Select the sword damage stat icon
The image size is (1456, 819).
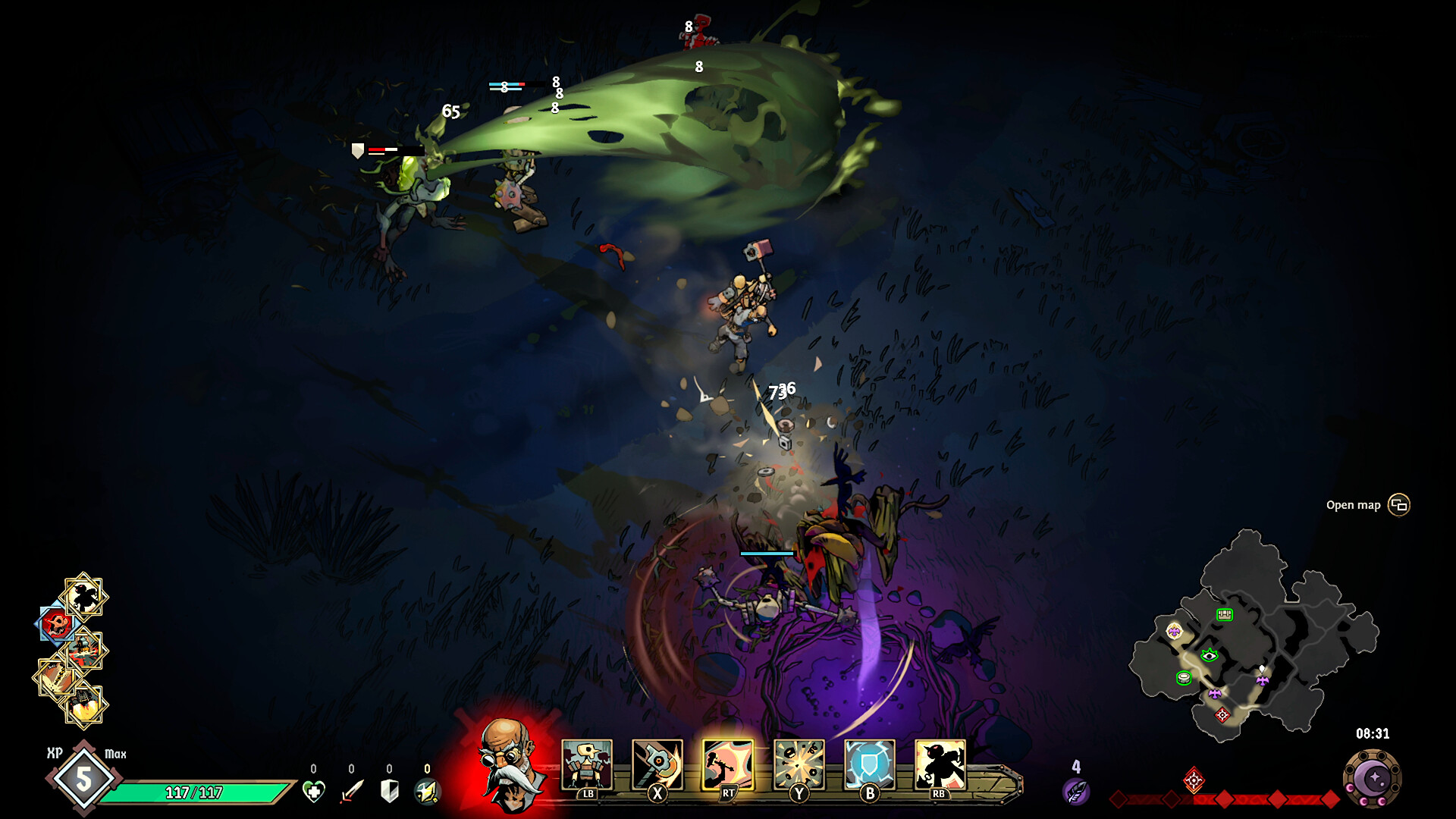point(351,790)
